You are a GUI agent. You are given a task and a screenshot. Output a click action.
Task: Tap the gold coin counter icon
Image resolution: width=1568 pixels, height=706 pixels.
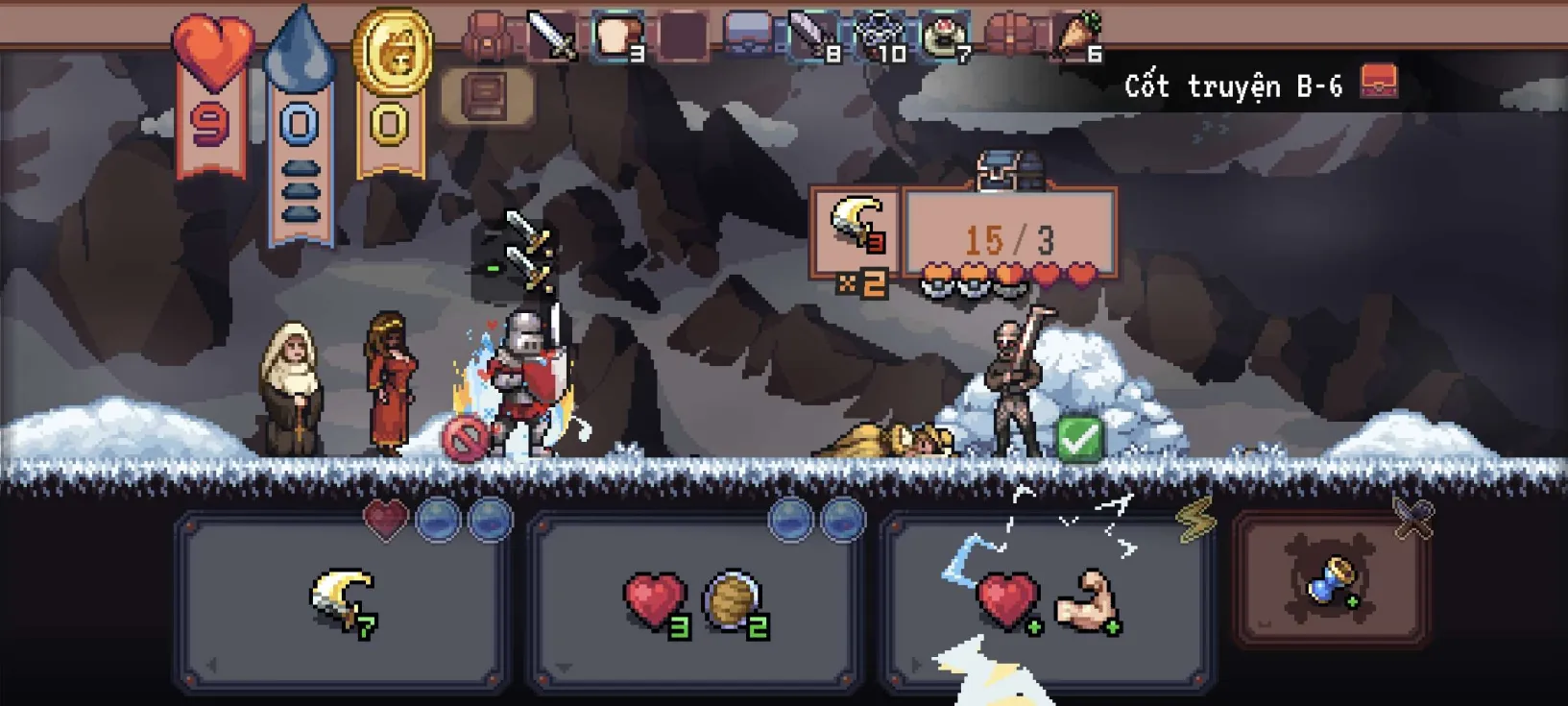[x=392, y=53]
